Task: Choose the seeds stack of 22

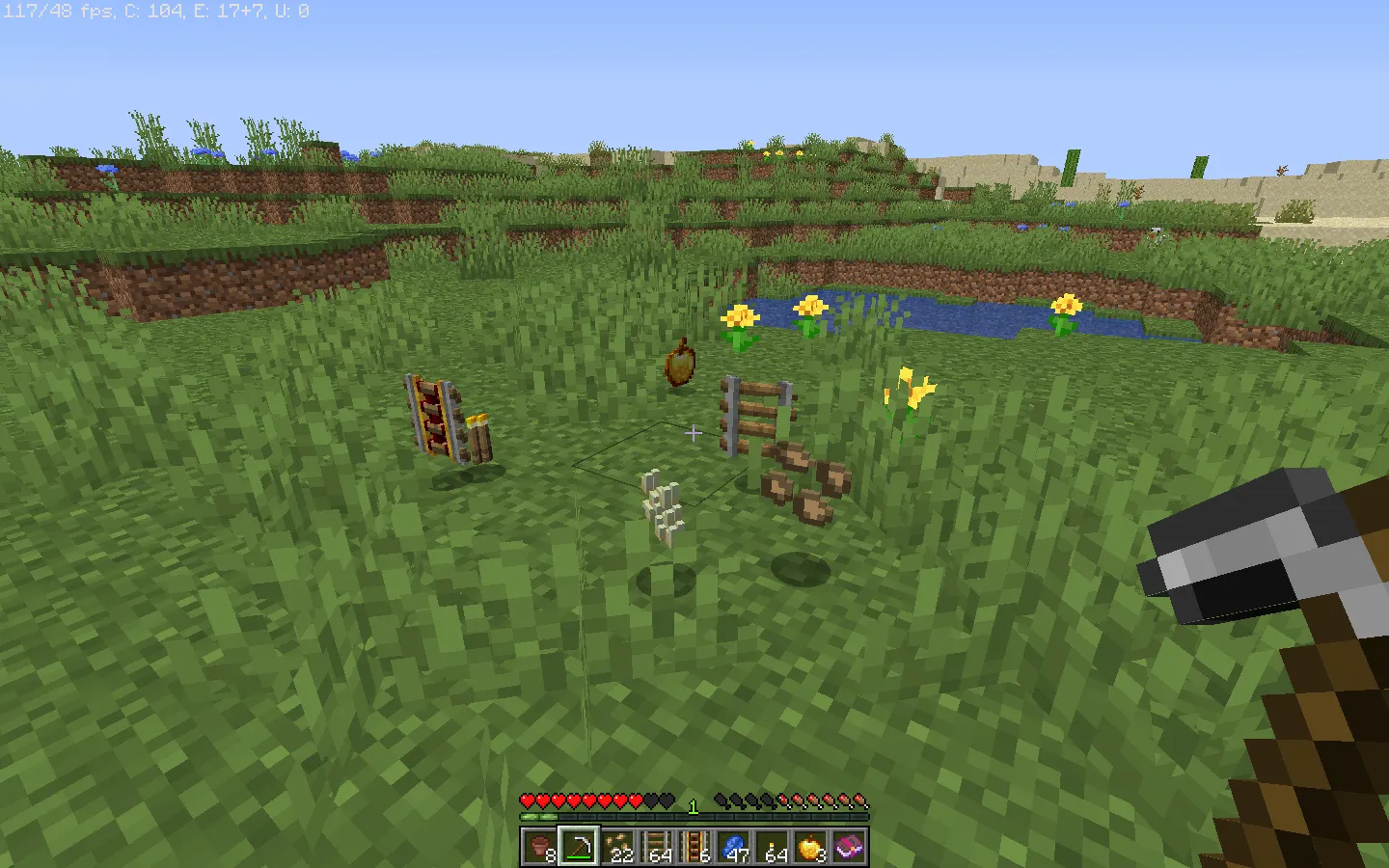Action: pos(617,848)
